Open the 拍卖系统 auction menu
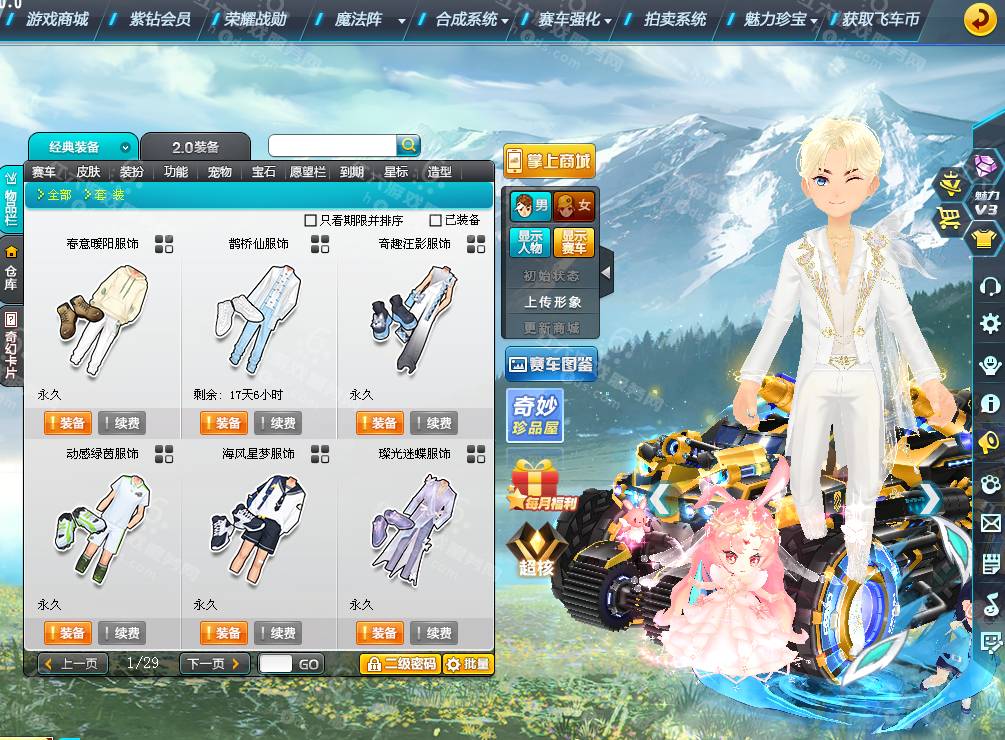This screenshot has width=1005, height=740. pyautogui.click(x=675, y=19)
